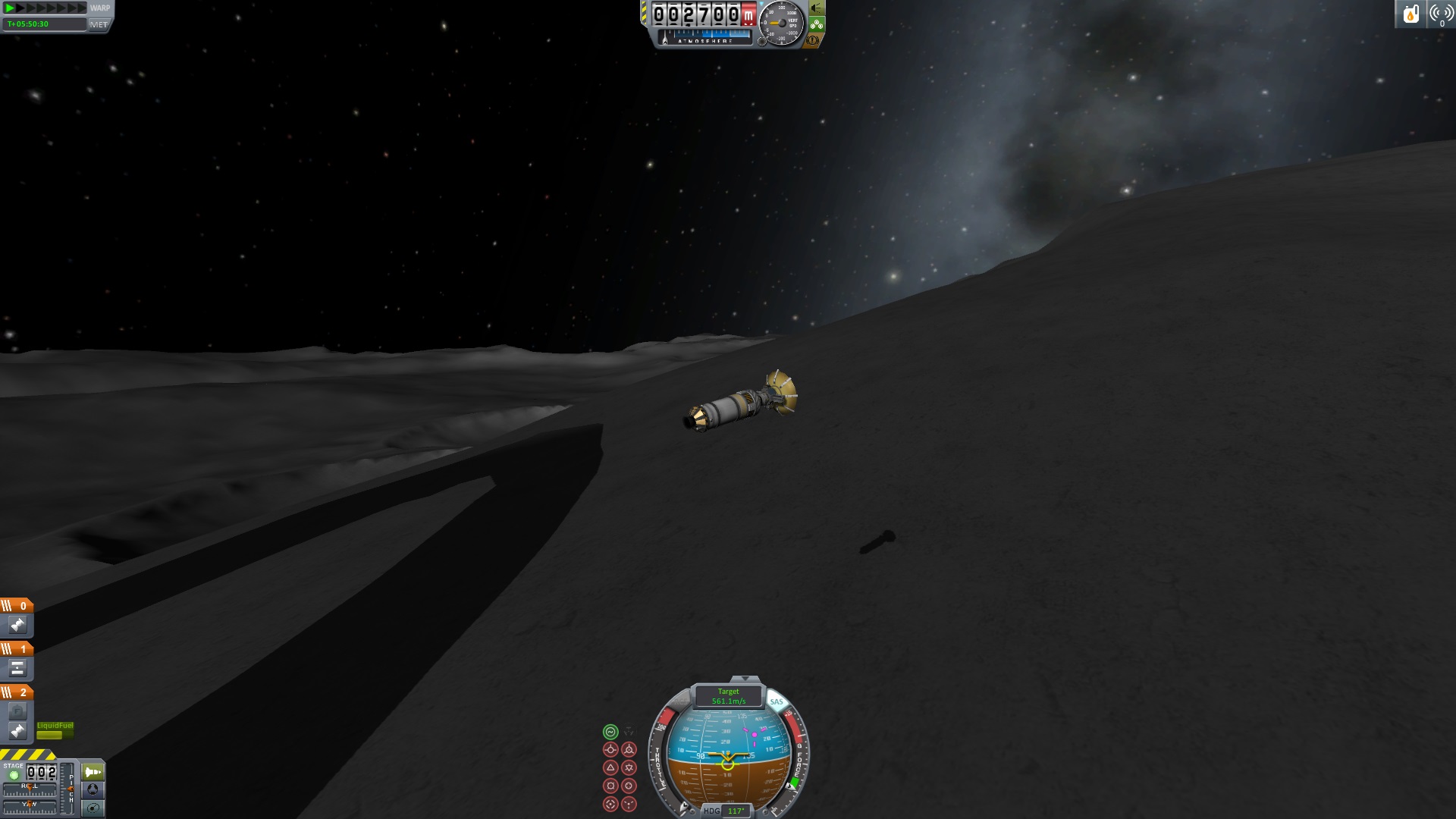1456x819 pixels.
Task: Toggle the landing gear button
Action: [817, 24]
